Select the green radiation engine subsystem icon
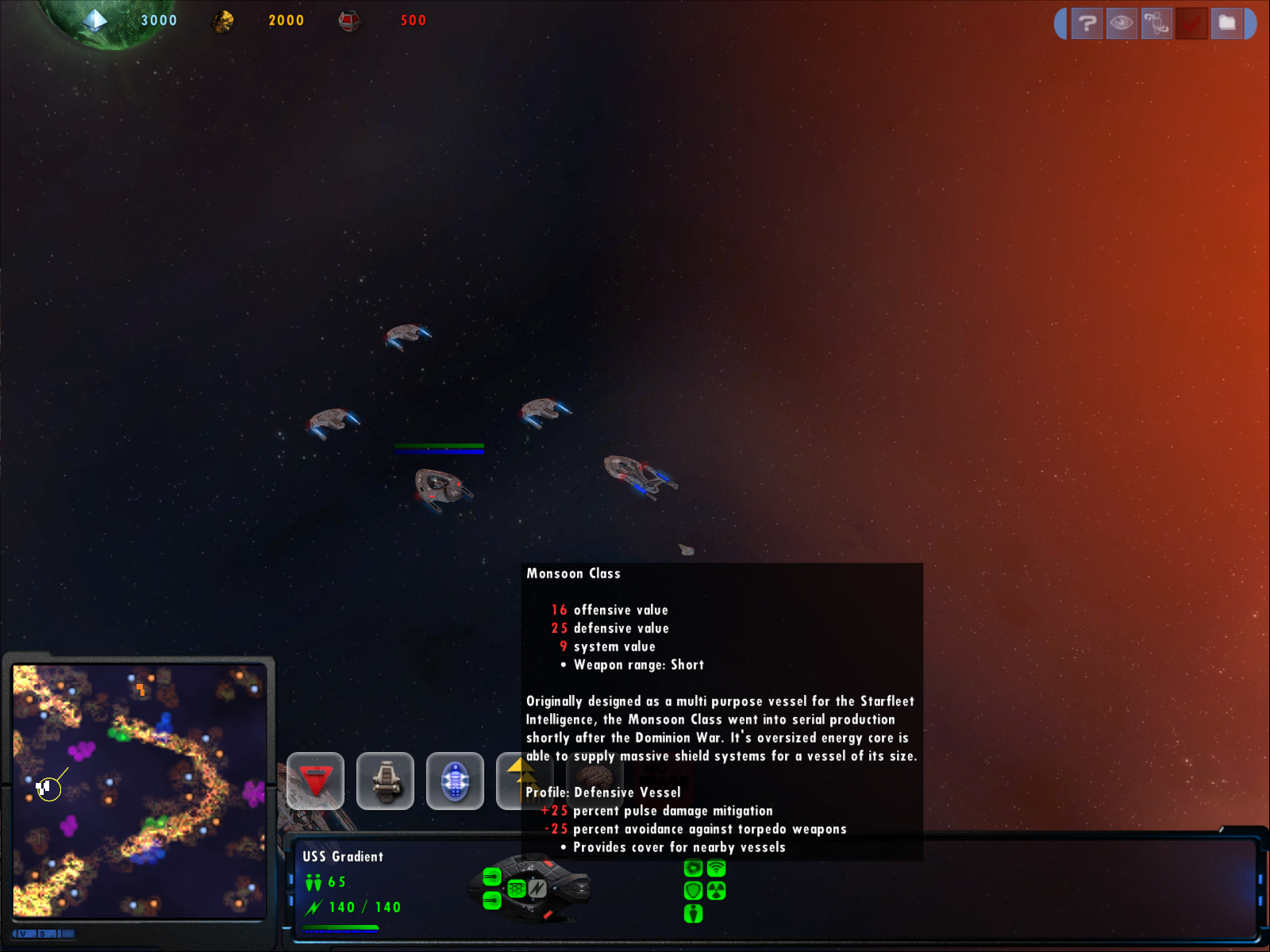 (x=717, y=891)
